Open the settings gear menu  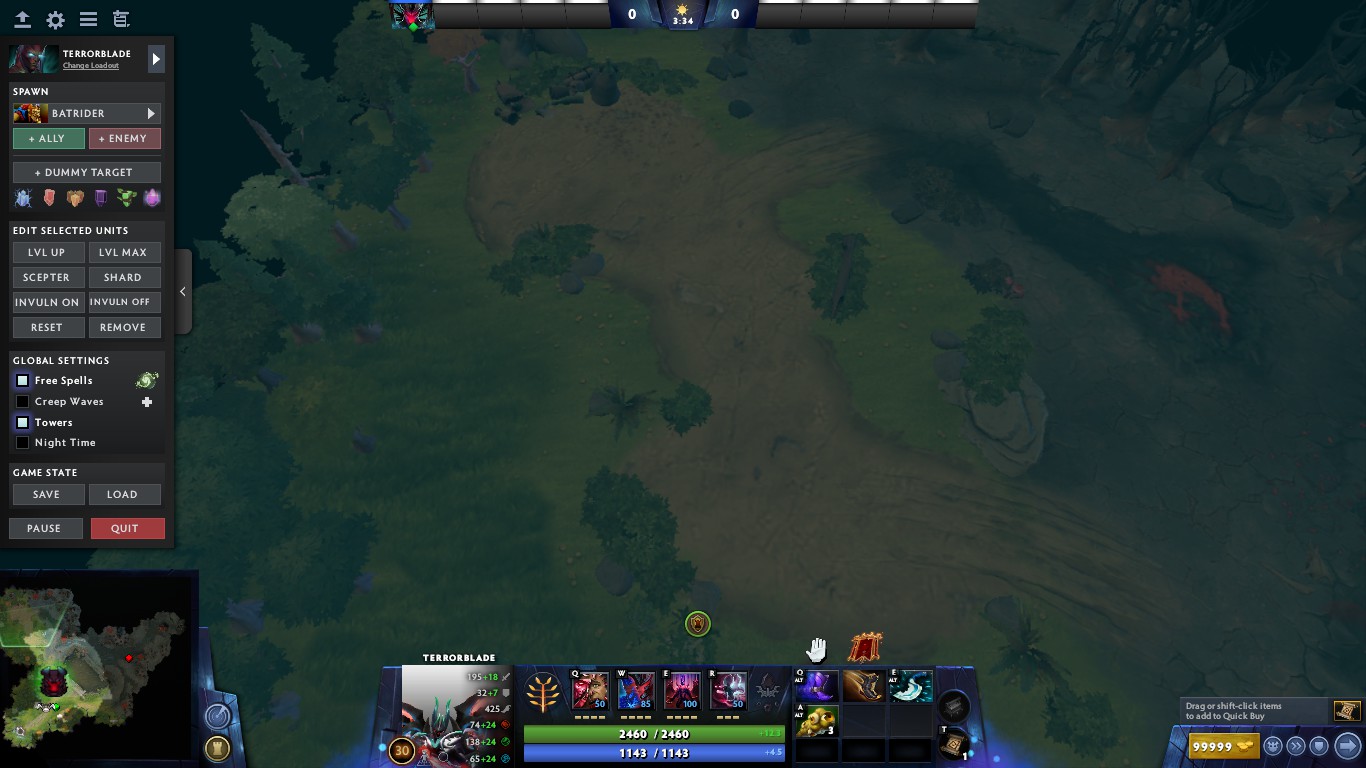[55, 19]
